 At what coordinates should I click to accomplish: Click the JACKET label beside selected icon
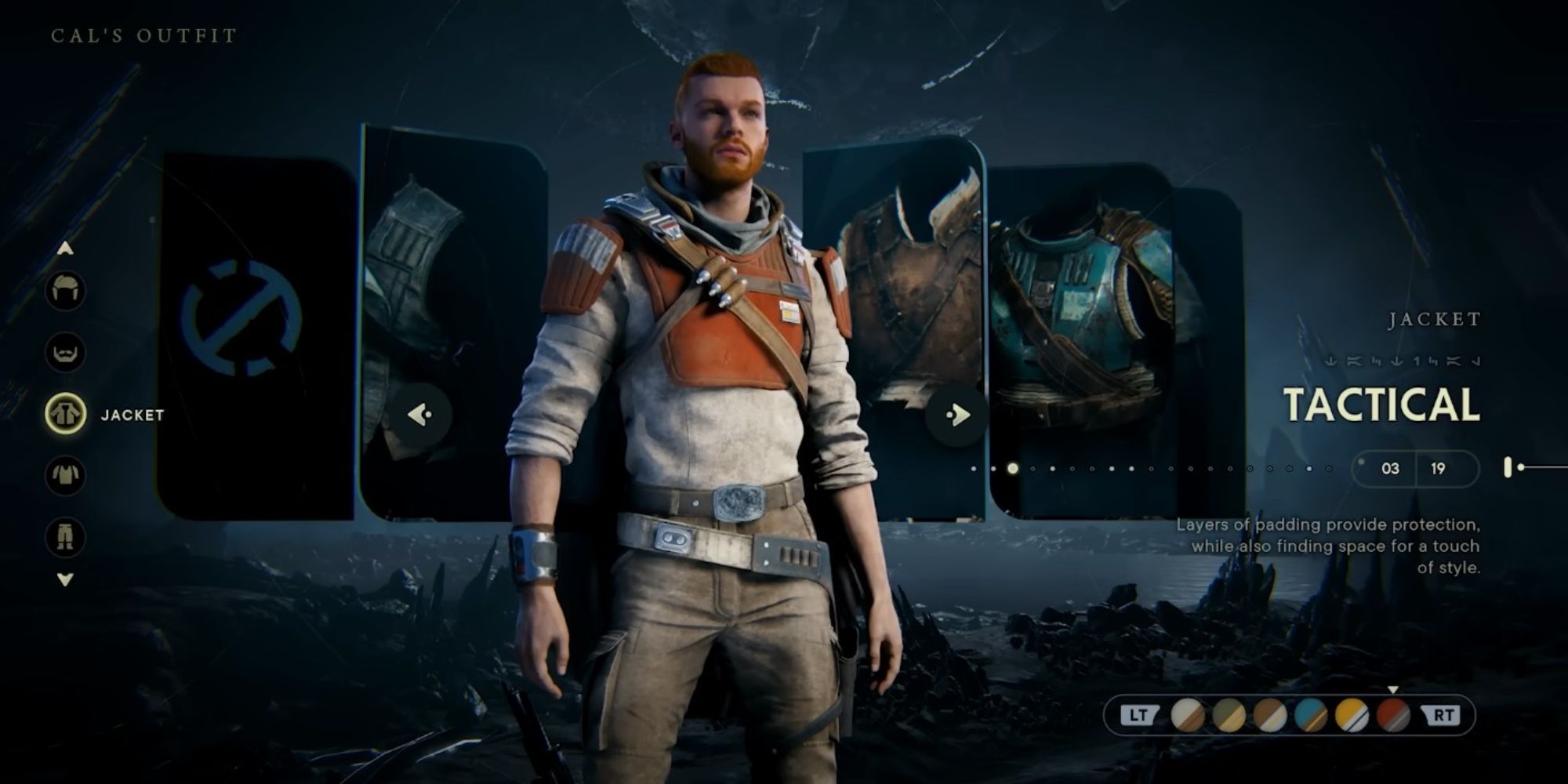130,416
